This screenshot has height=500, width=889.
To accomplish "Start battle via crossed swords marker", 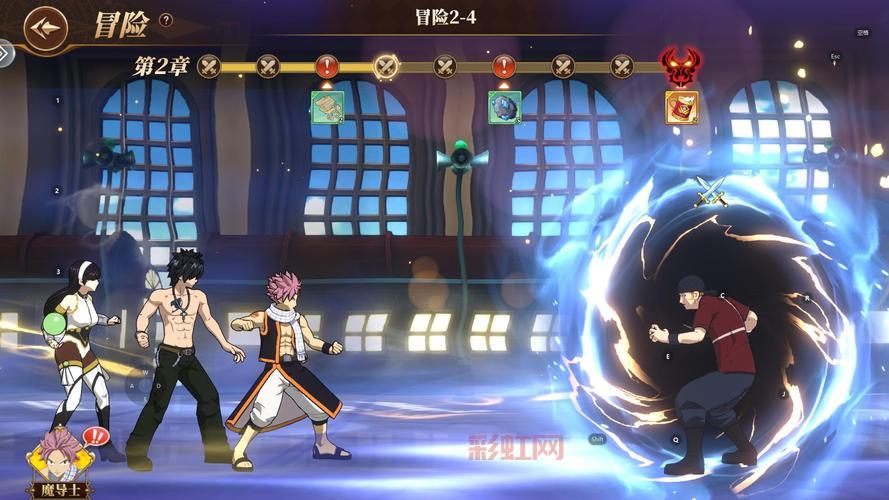I will point(711,190).
